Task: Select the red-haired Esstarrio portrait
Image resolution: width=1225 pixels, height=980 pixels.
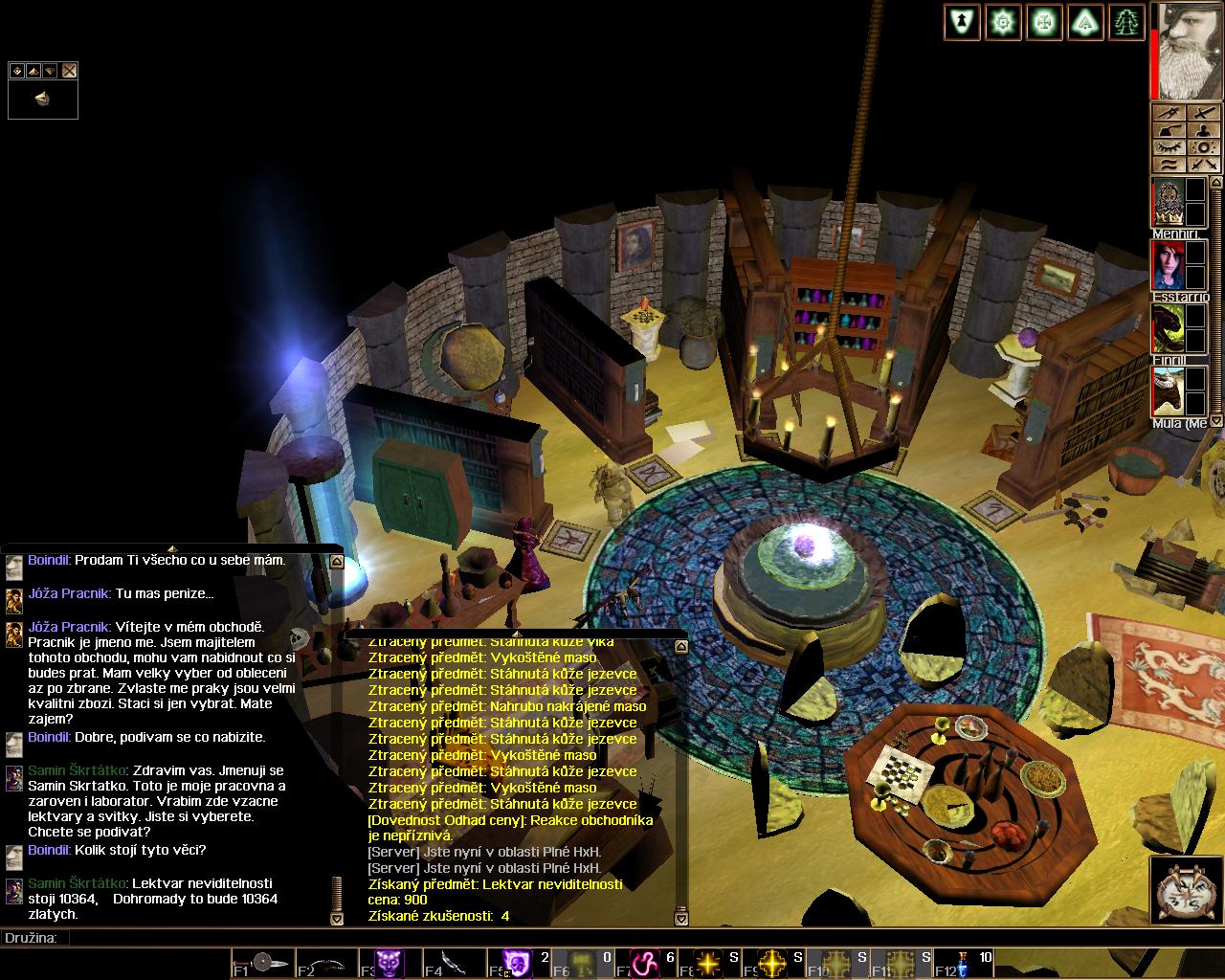Action: [1168, 265]
